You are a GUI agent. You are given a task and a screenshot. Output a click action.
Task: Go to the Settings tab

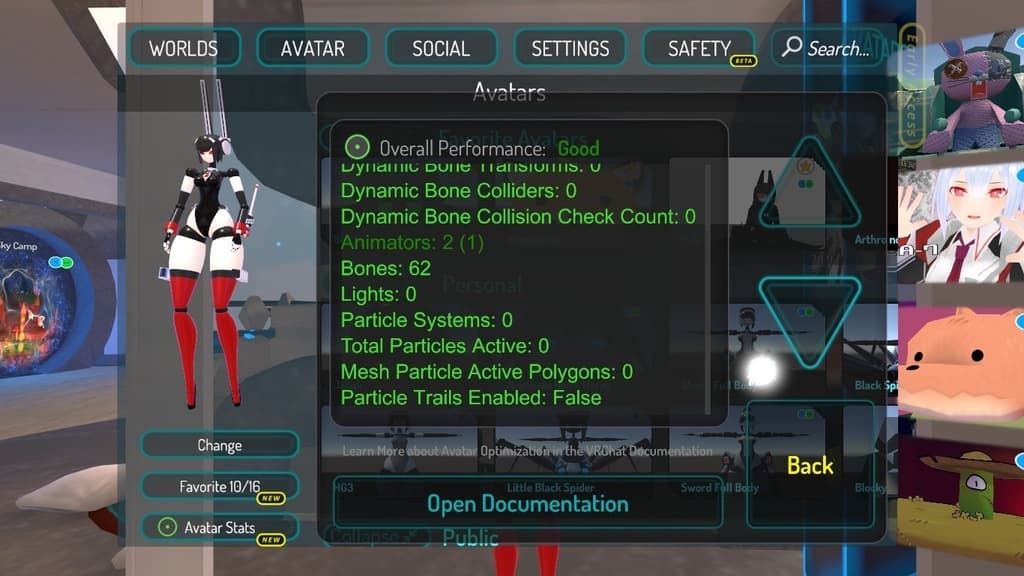point(570,48)
